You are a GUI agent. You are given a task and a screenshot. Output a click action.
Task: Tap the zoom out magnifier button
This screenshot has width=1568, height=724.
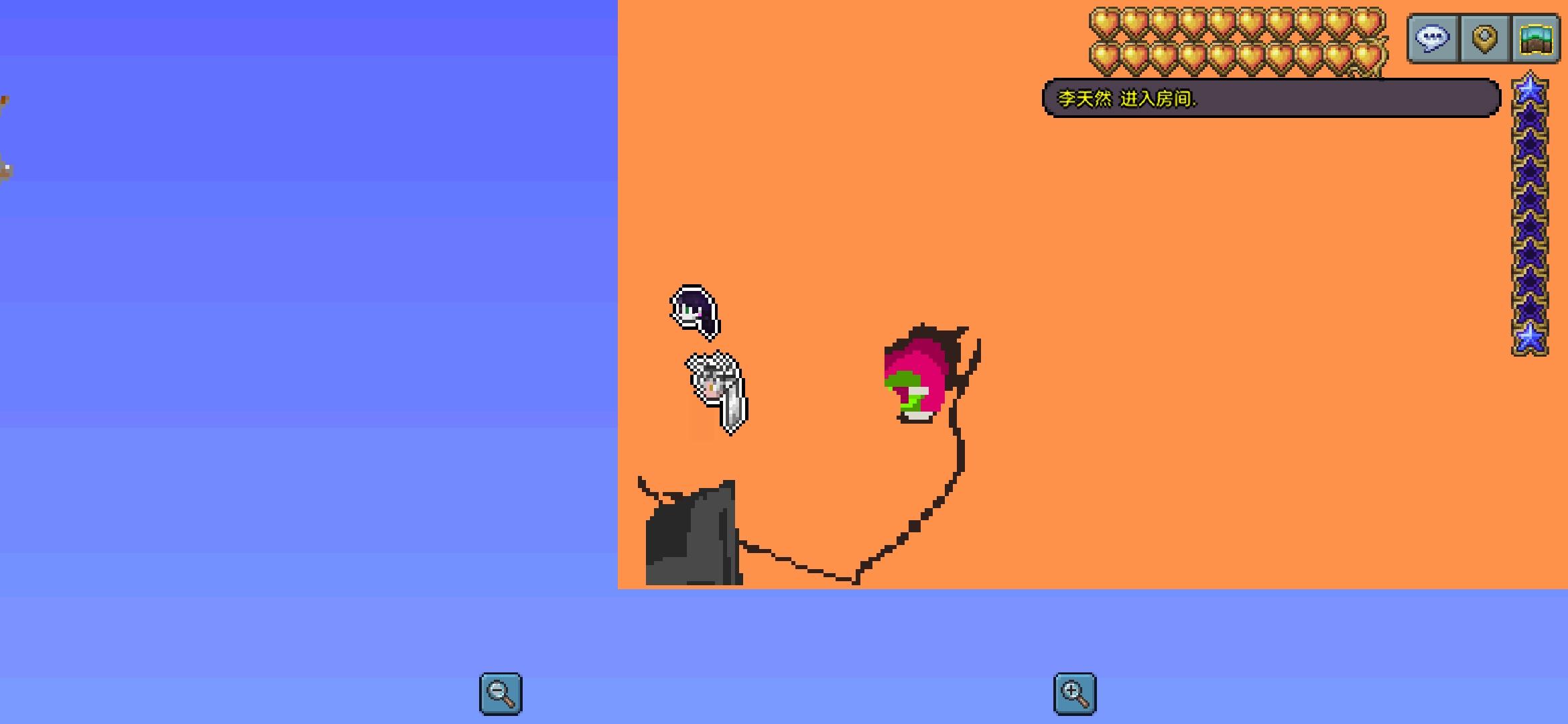click(500, 693)
